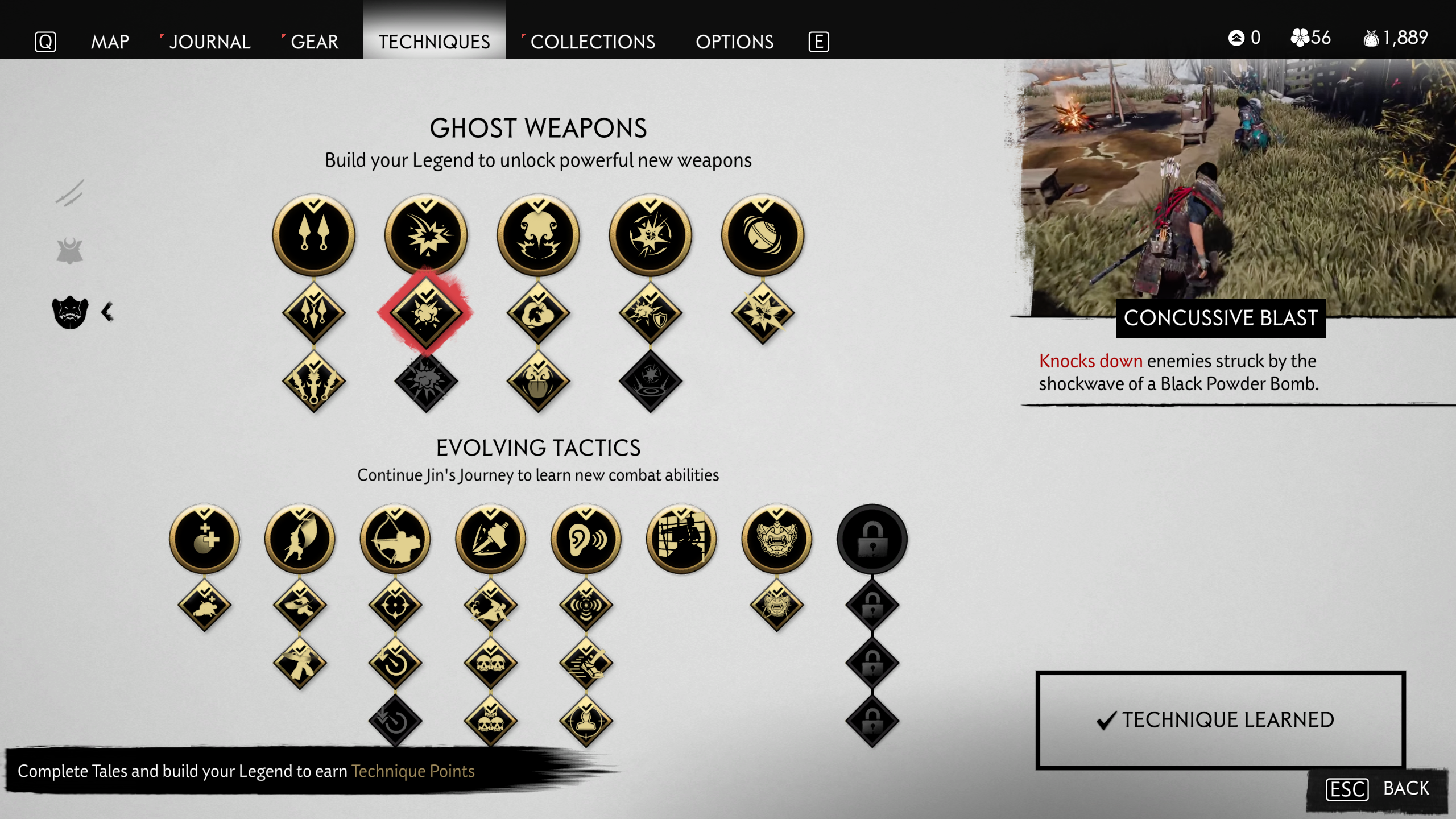This screenshot has height=819, width=1456.
Task: Open the Options tab
Action: [734, 42]
